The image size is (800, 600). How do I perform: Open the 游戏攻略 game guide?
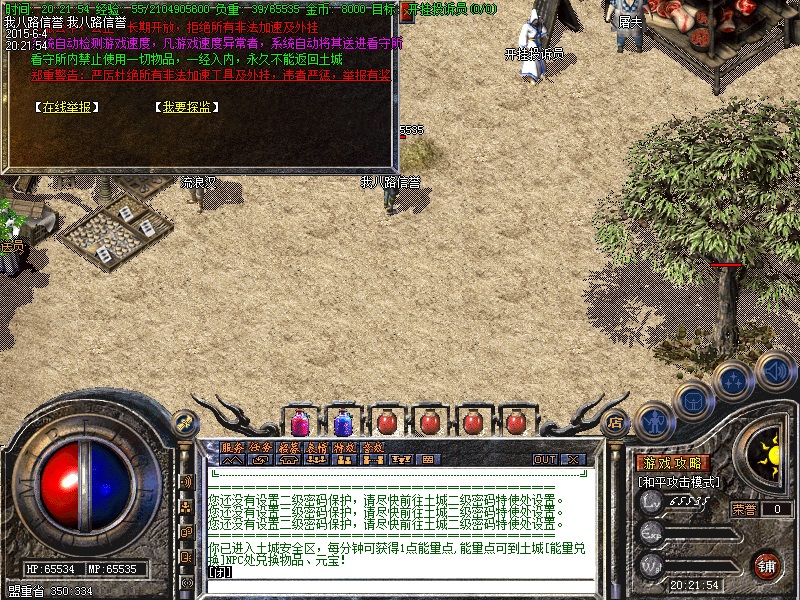click(x=673, y=463)
